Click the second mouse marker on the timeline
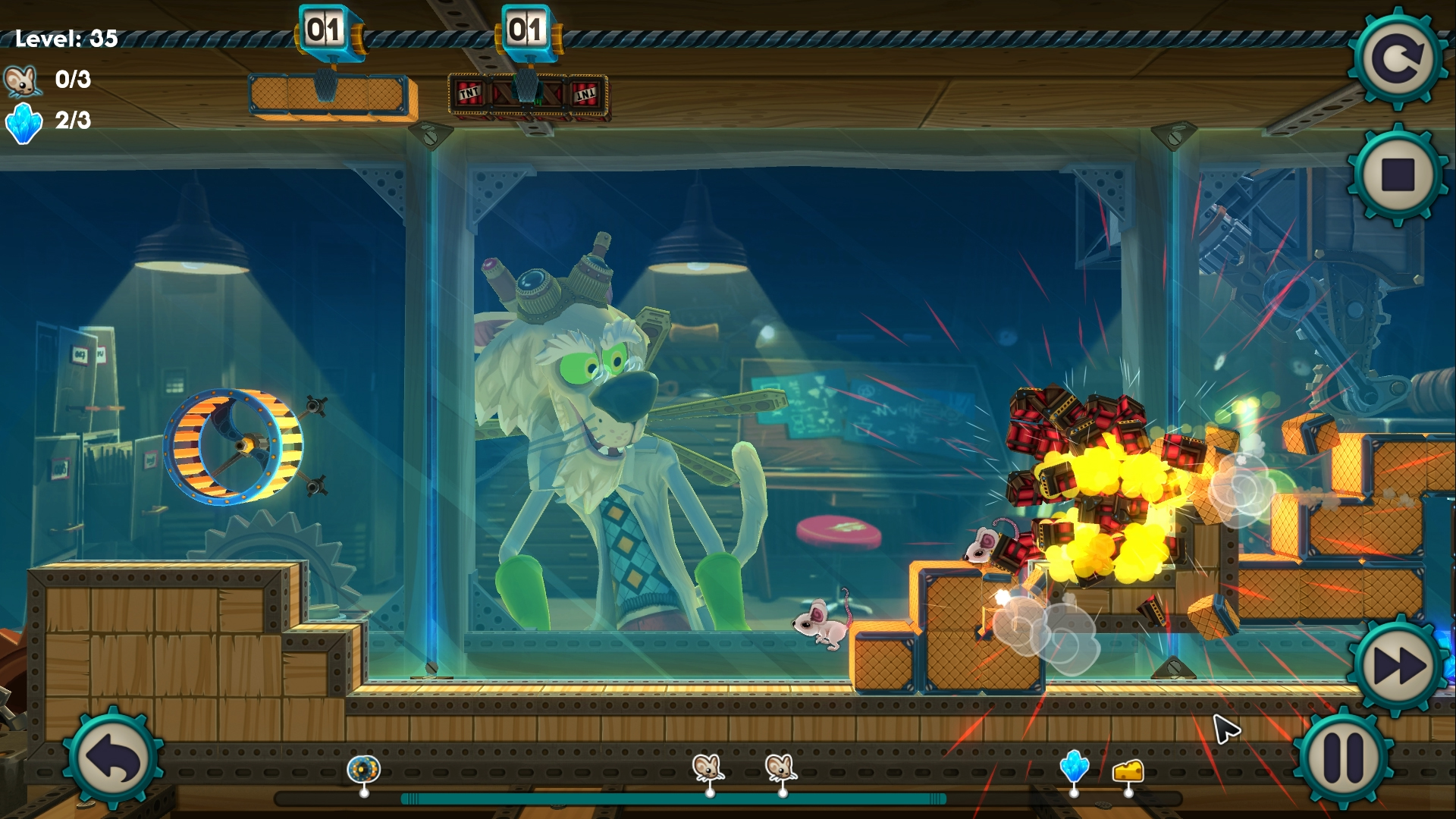 point(781,767)
